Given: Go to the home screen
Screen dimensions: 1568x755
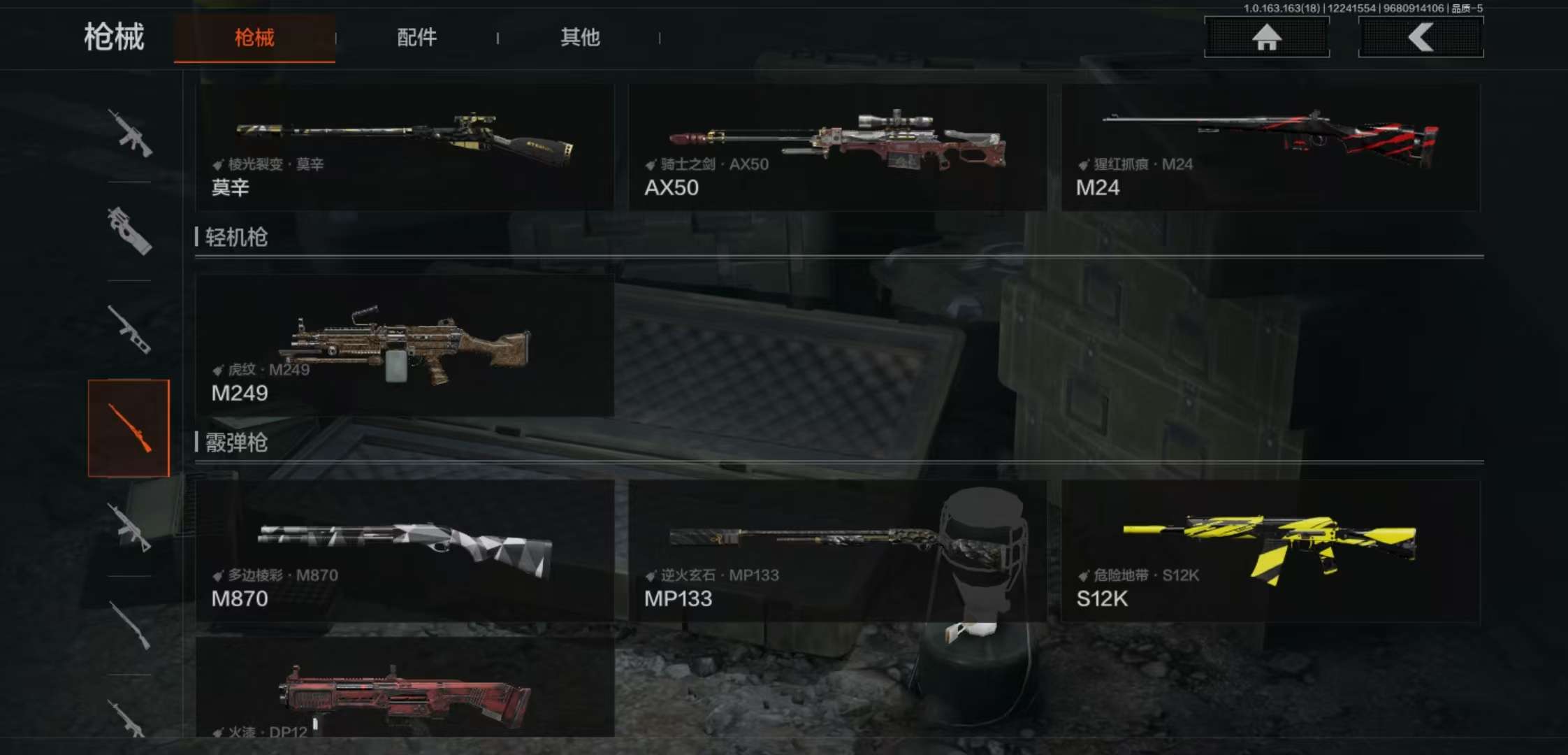Looking at the screenshot, I should coord(1266,38).
